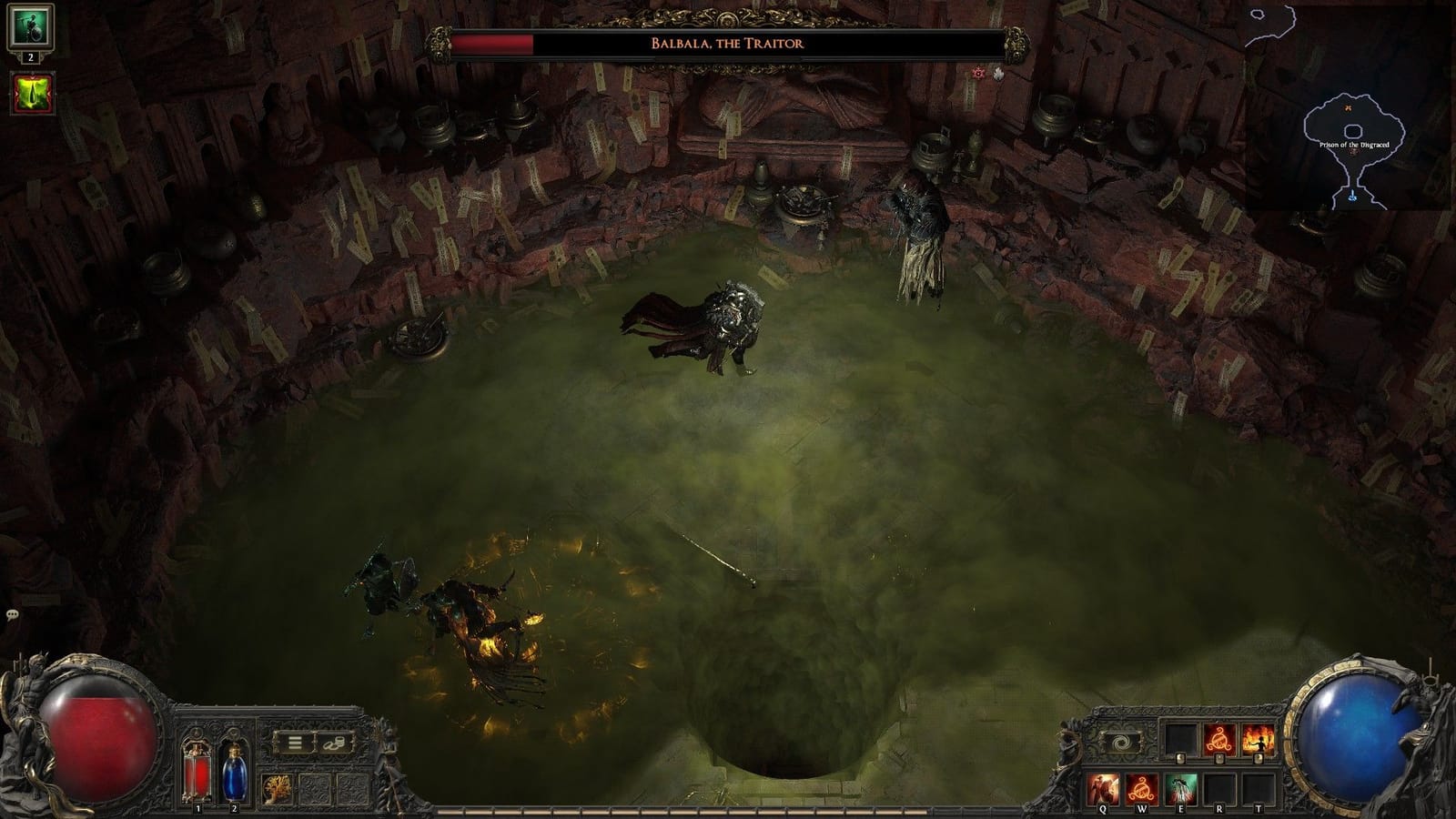
Task: Click the flame wall skill icon
Action: click(x=1258, y=739)
